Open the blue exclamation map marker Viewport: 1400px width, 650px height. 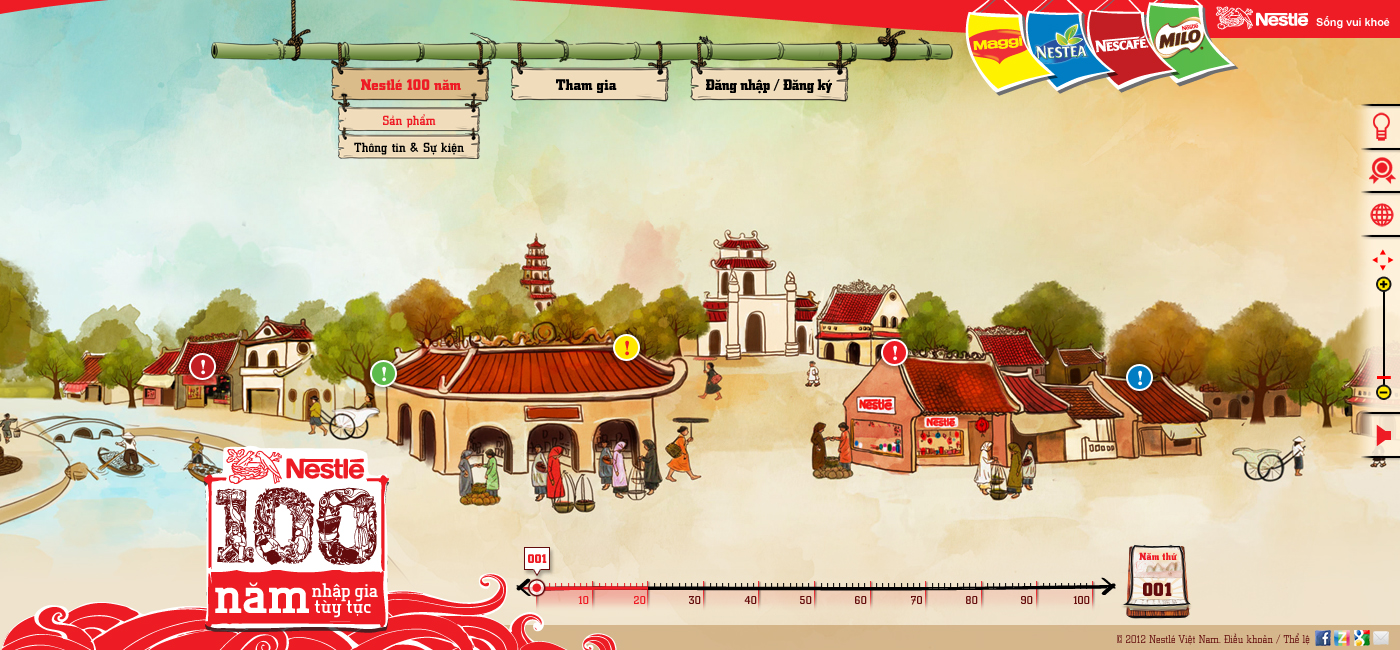pos(1139,377)
